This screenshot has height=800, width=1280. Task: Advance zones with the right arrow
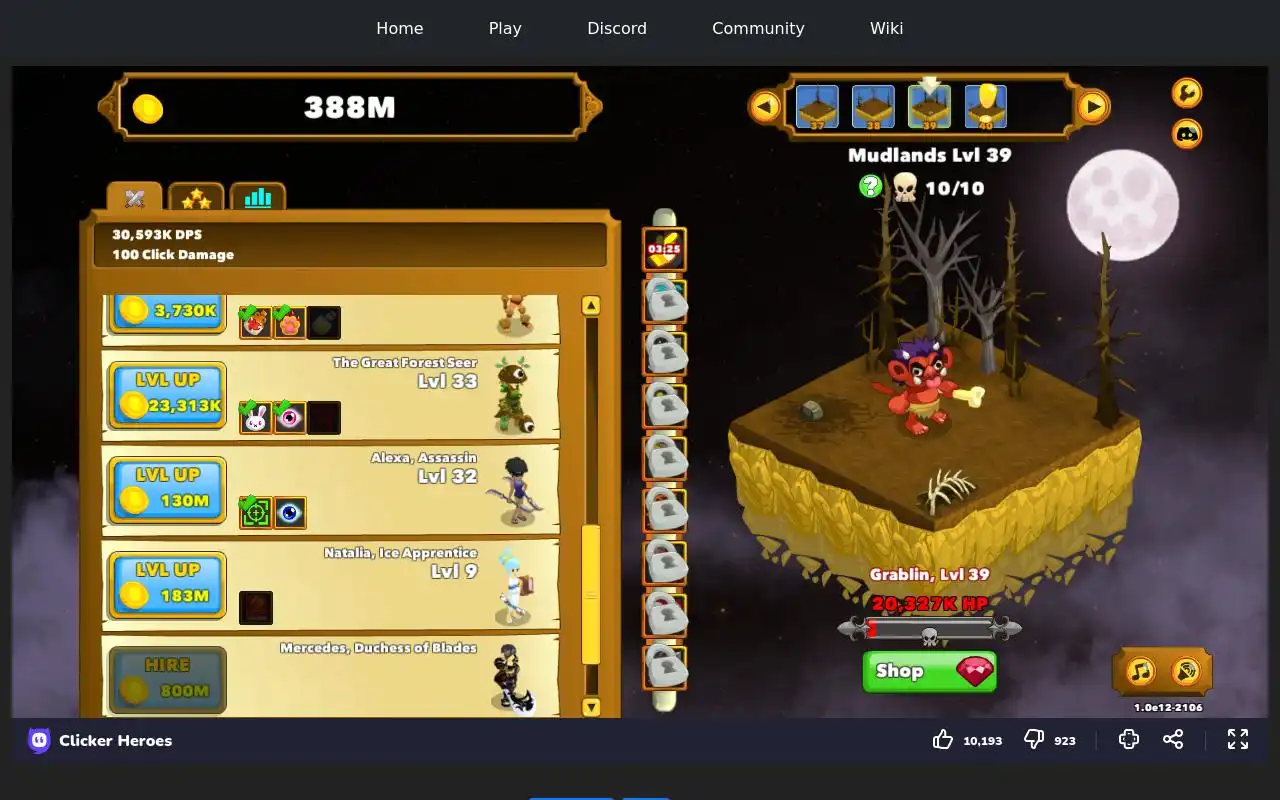pyautogui.click(x=1093, y=106)
